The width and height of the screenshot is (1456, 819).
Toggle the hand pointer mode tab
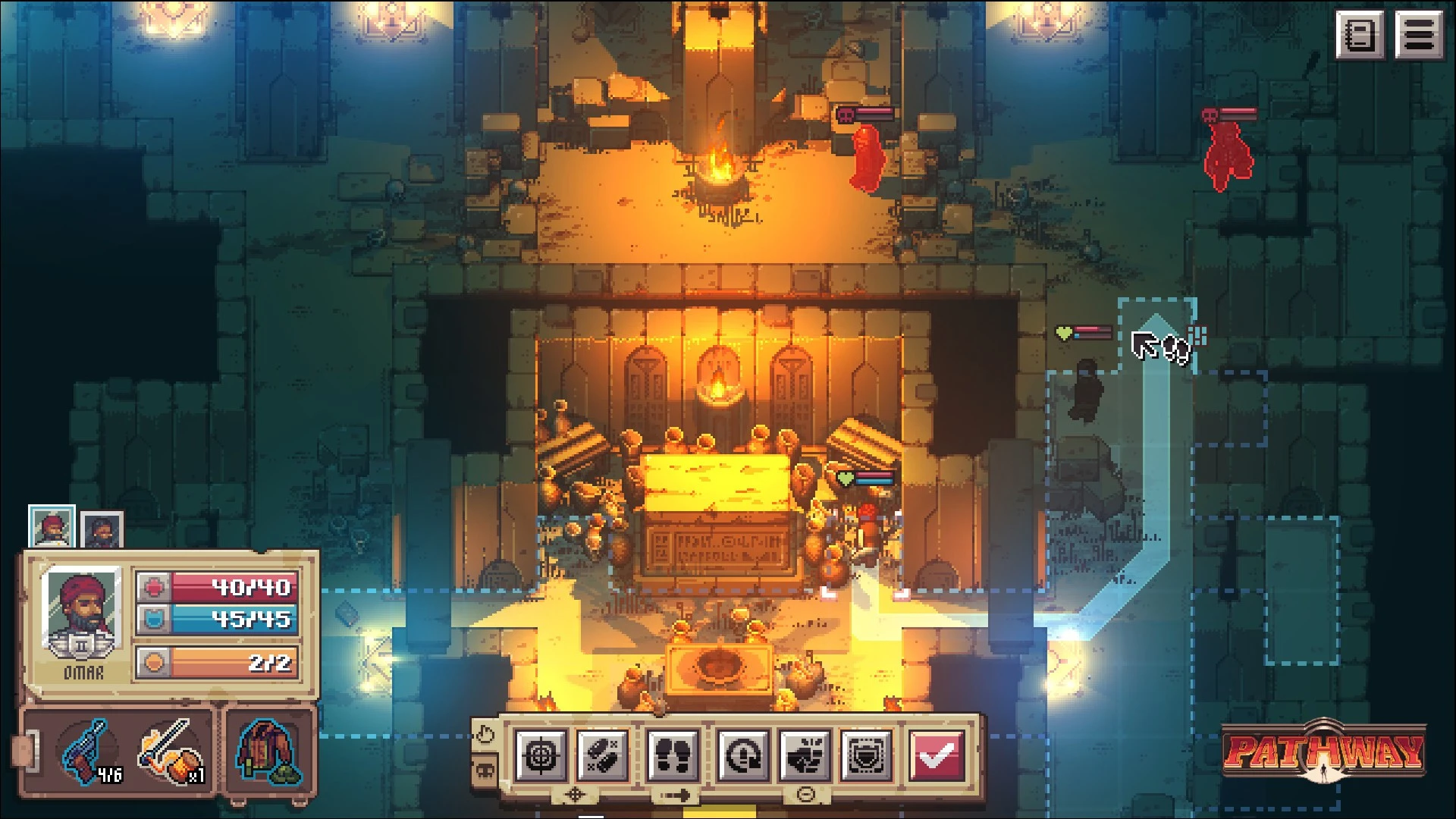coord(484,734)
